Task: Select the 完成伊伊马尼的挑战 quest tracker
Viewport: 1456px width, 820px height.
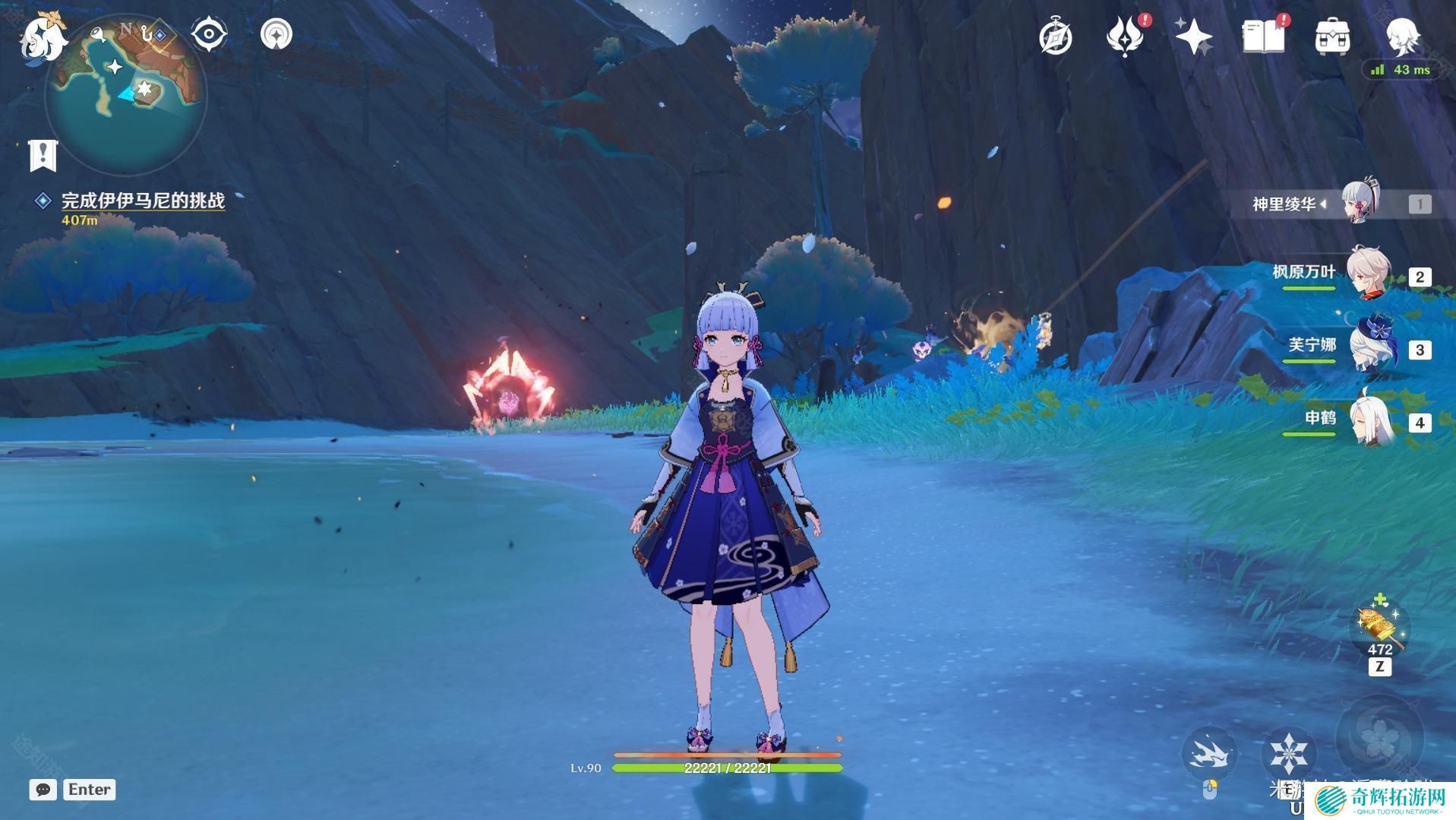Action: (143, 201)
